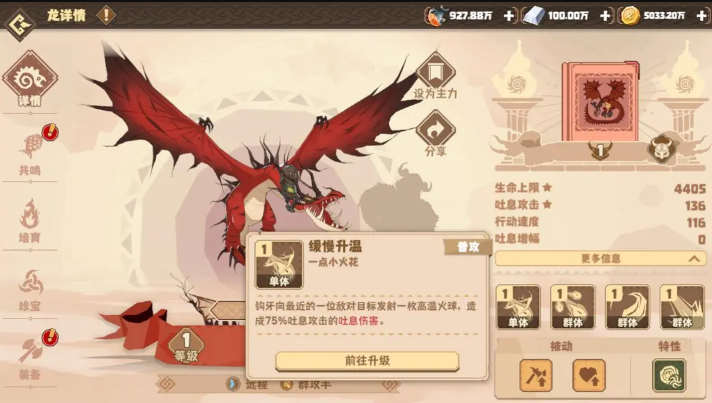View the heart passive skill icon

(x=589, y=375)
